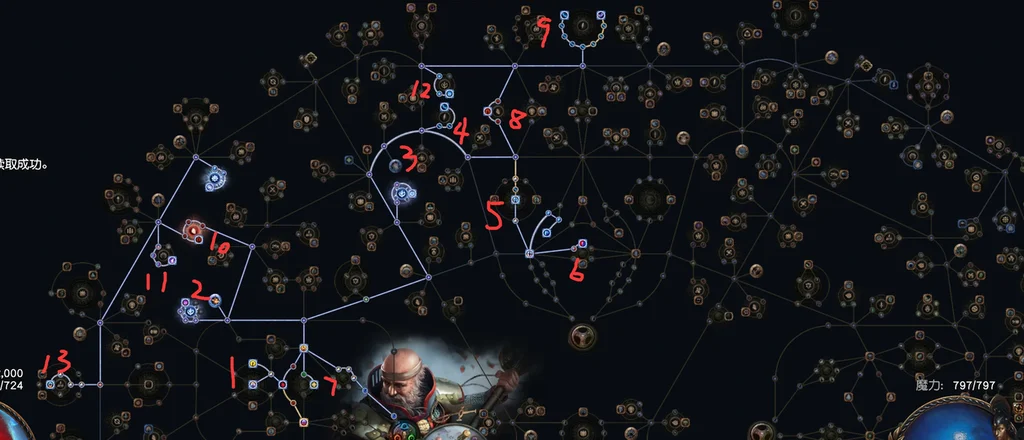
Task: Choose the yellow-icon node at the junction above the bottom cluster
Action: tap(303, 348)
